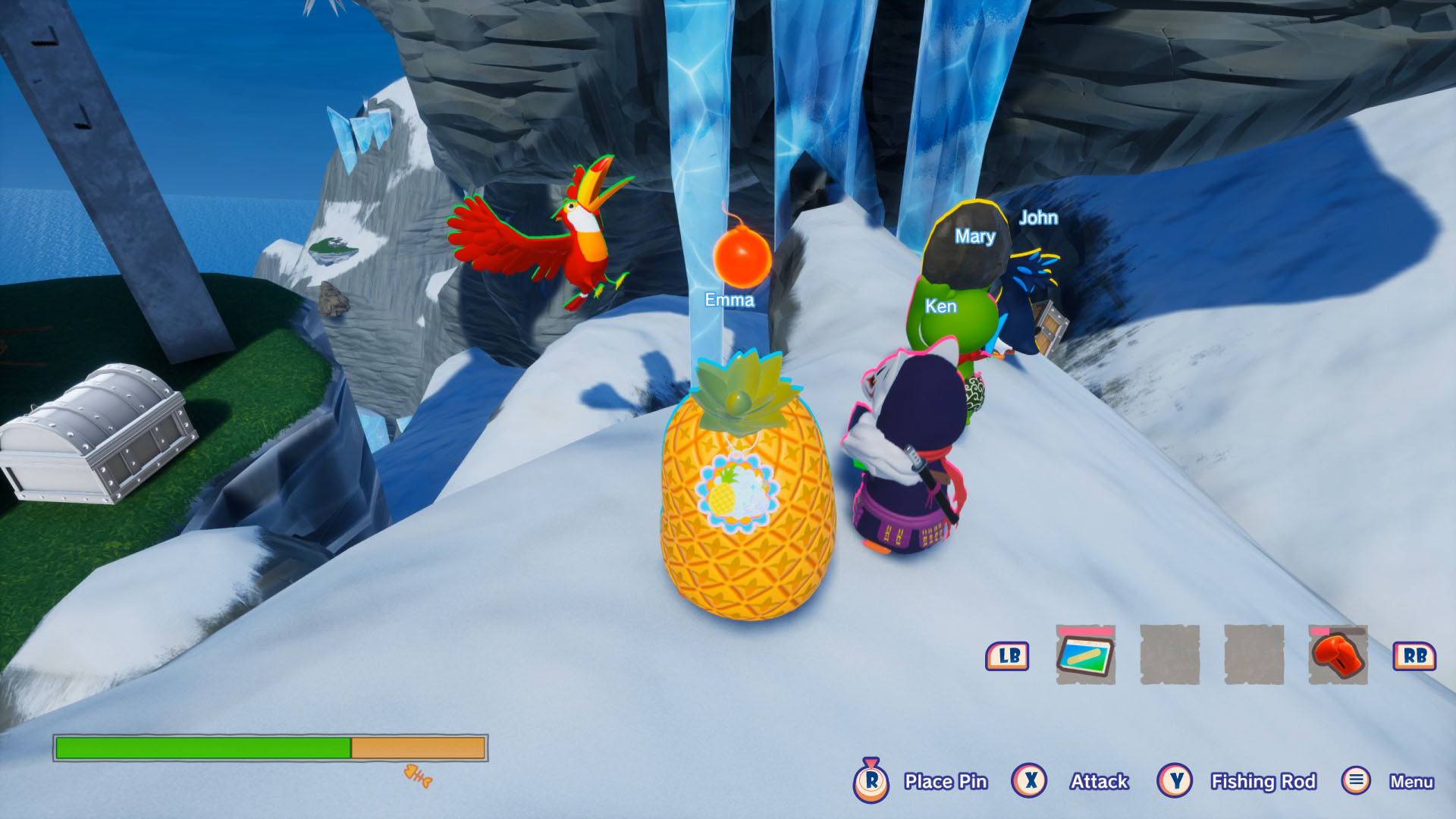Select the red boxing glove slot

[1338, 655]
